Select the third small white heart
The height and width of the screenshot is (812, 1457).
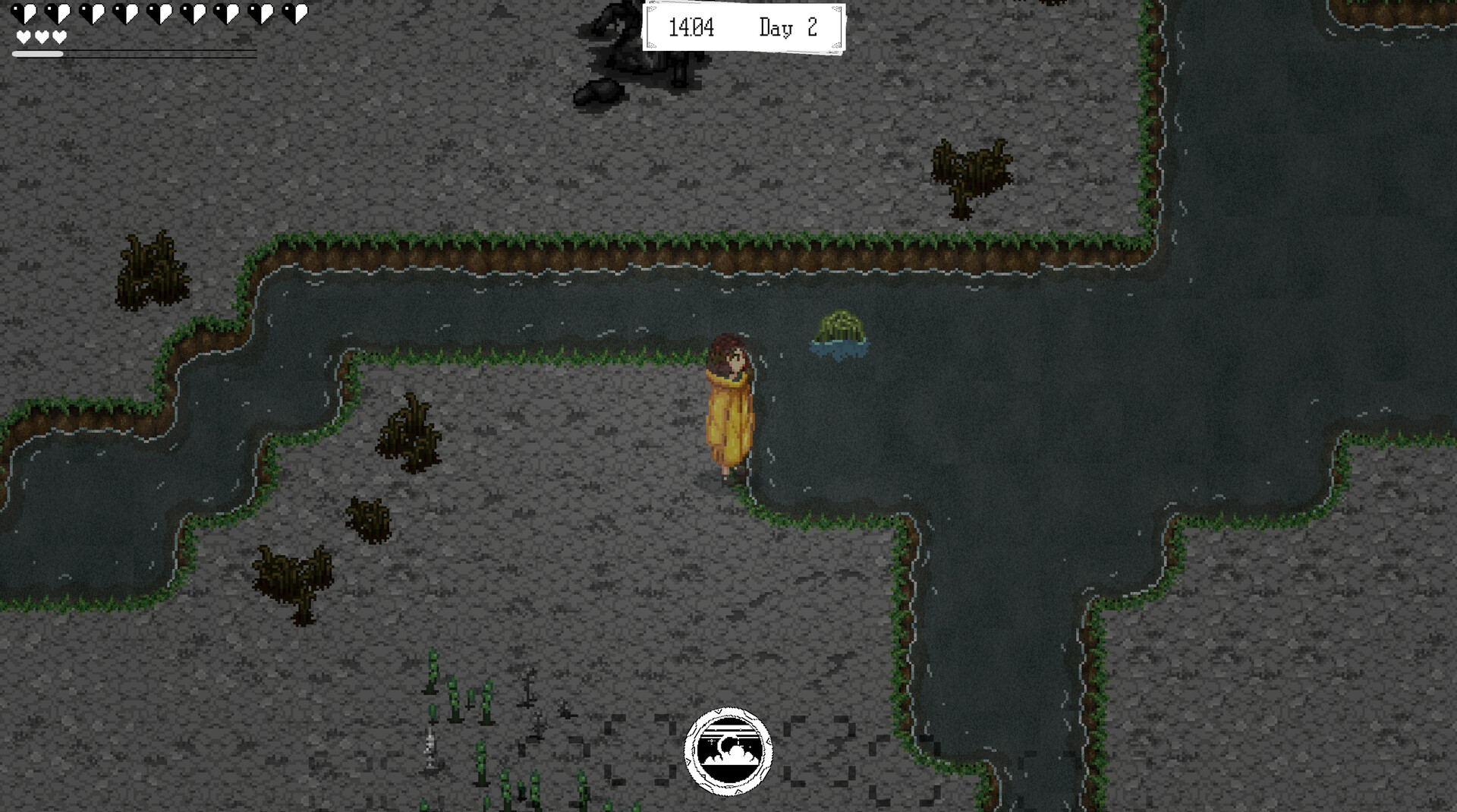tap(60, 36)
